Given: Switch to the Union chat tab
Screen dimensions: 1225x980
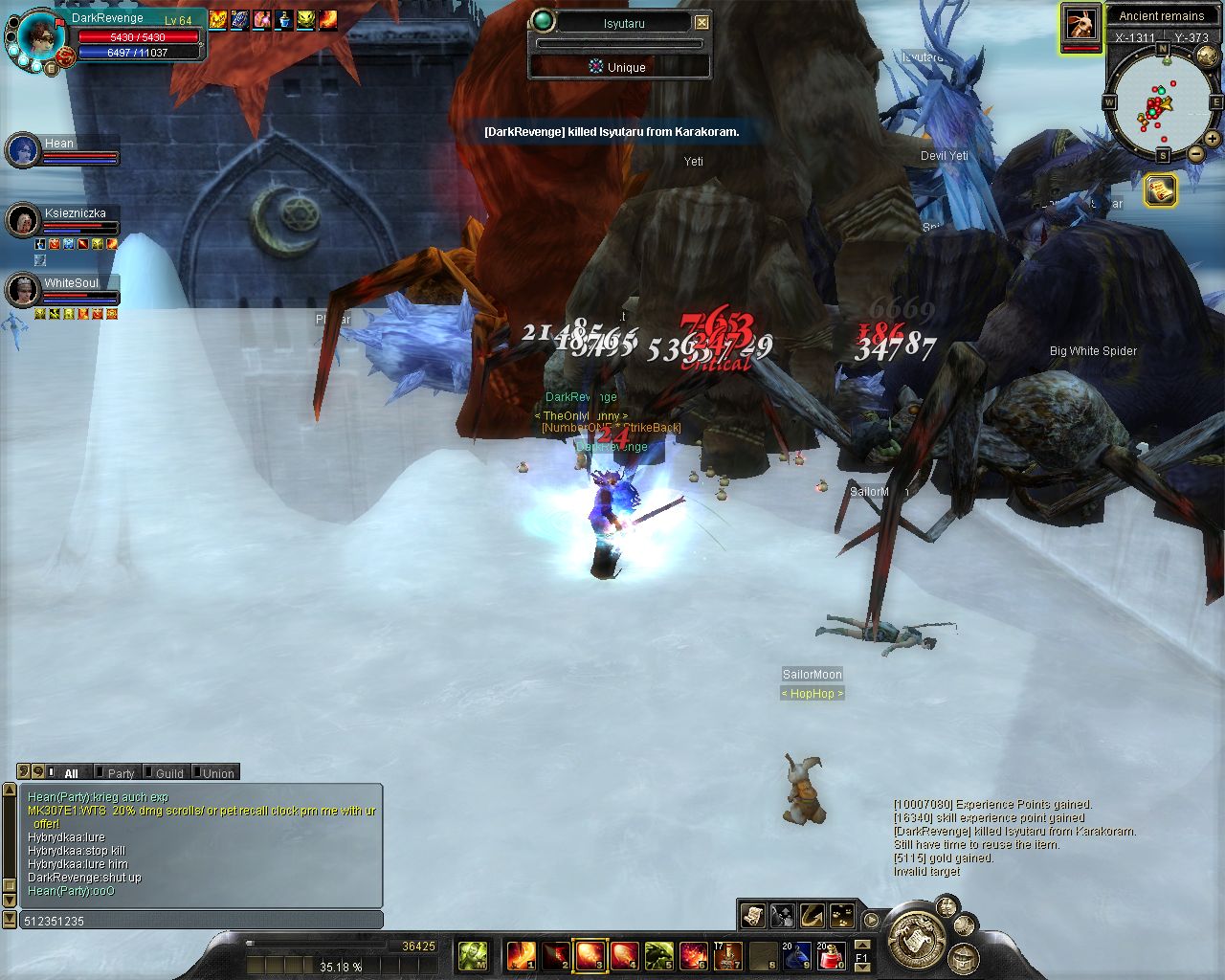Looking at the screenshot, I should point(217,773).
